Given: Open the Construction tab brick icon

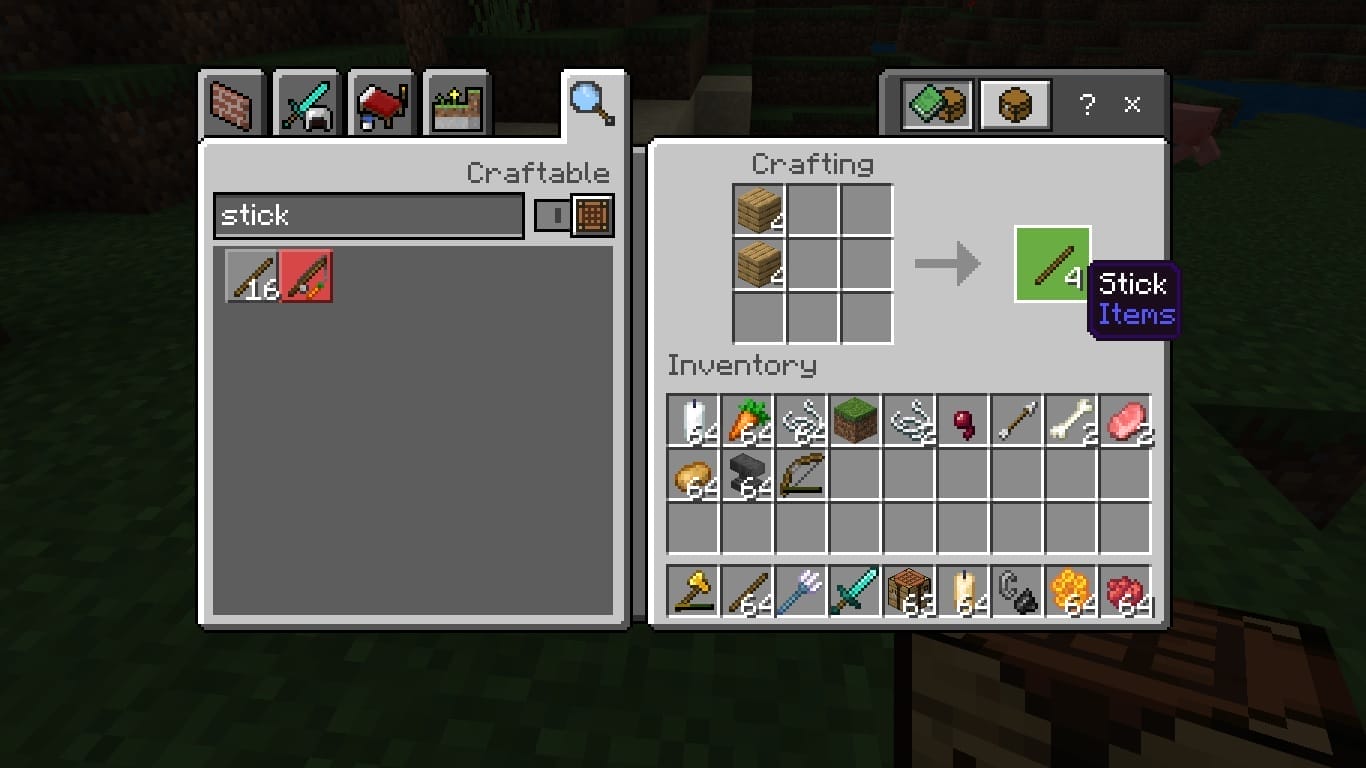Looking at the screenshot, I should pos(231,103).
